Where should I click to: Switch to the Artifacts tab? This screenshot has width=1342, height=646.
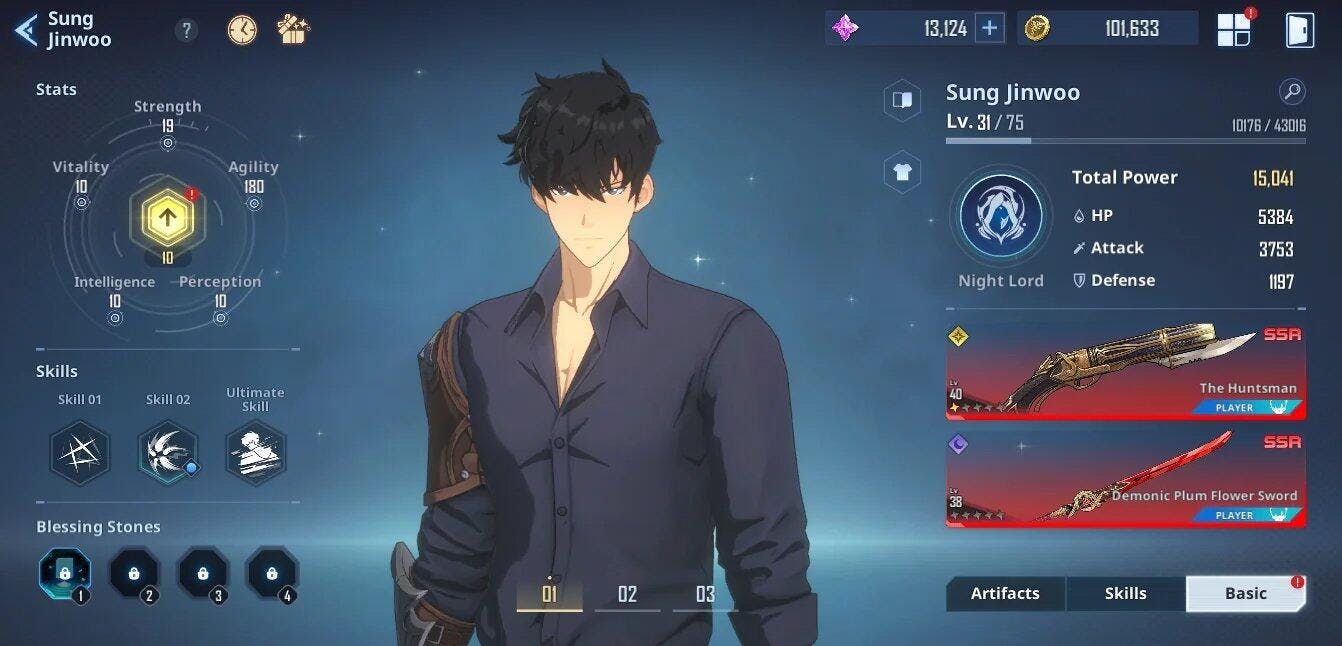(x=1005, y=593)
